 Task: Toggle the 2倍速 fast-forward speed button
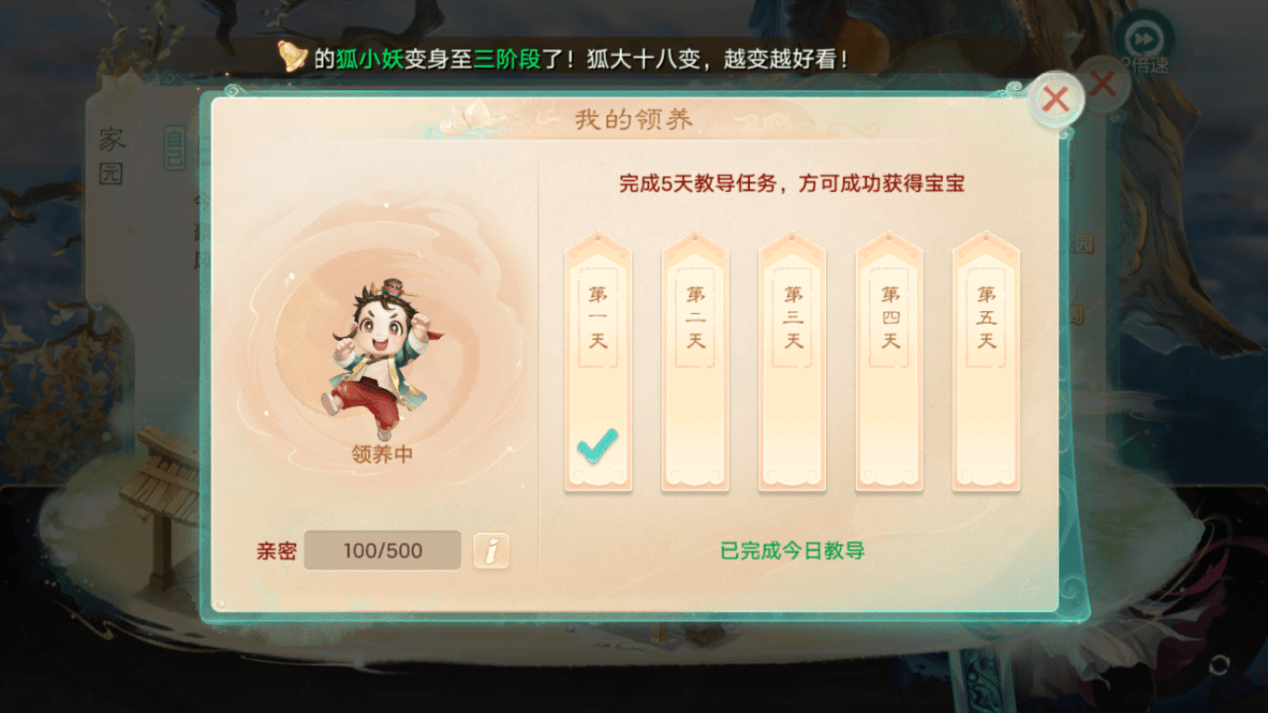point(1144,42)
